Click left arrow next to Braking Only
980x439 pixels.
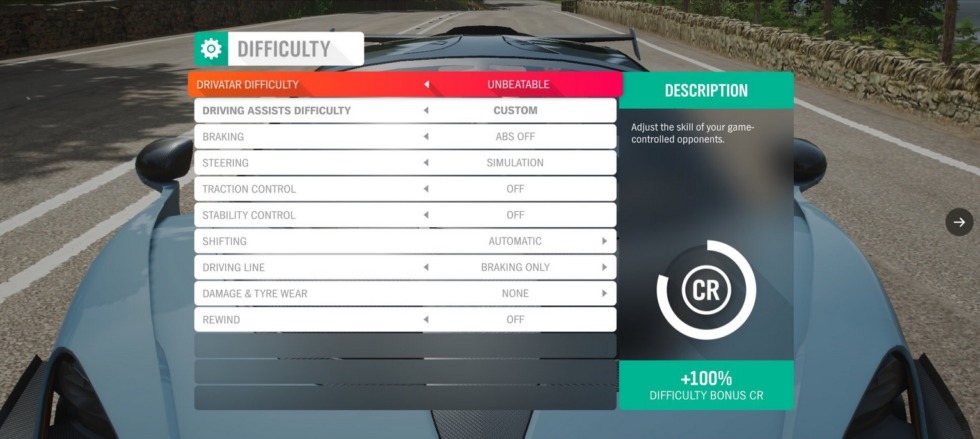(427, 267)
